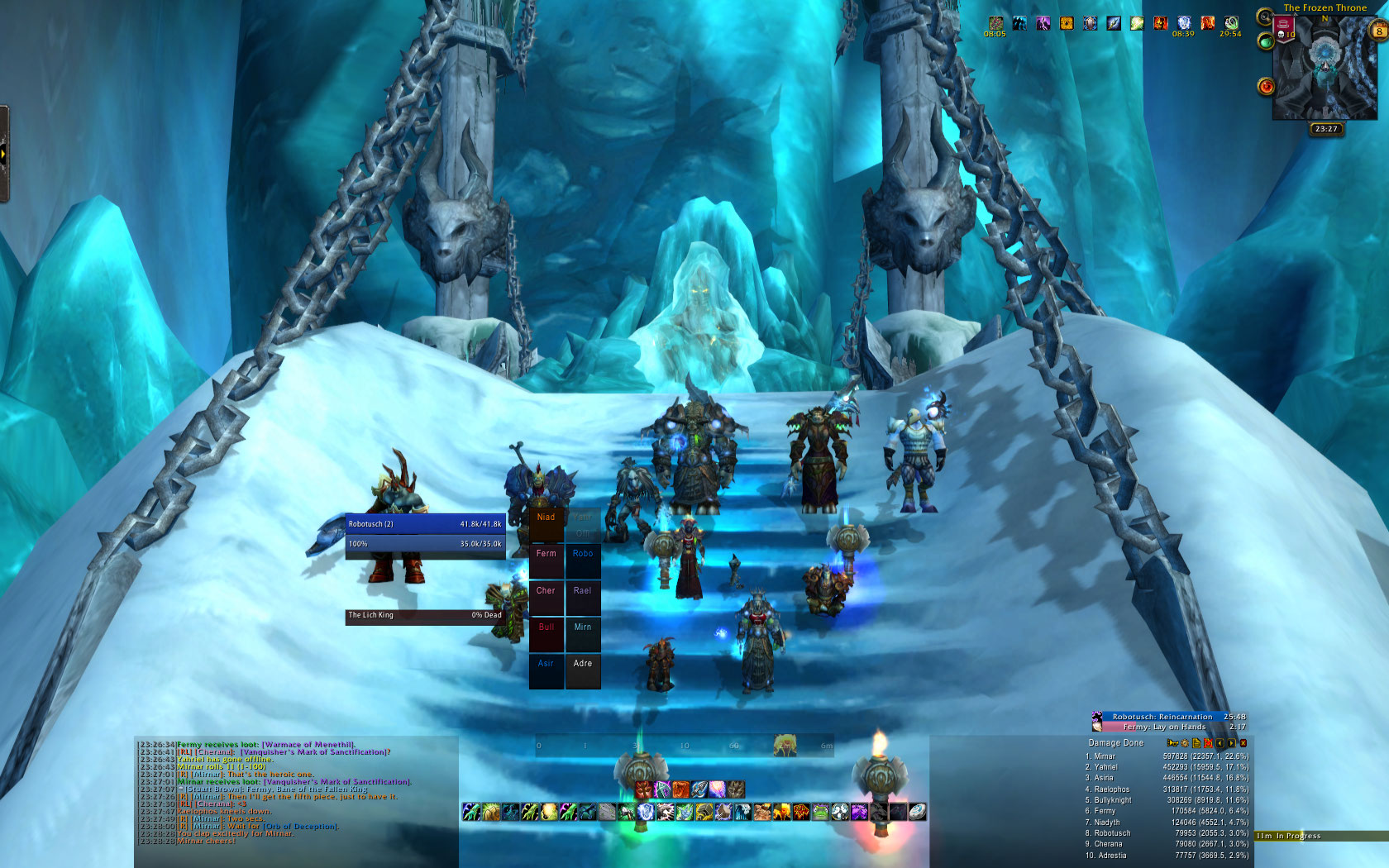Target Asir in the raid frames
Viewport: 1389px width, 868px height.
(x=546, y=670)
